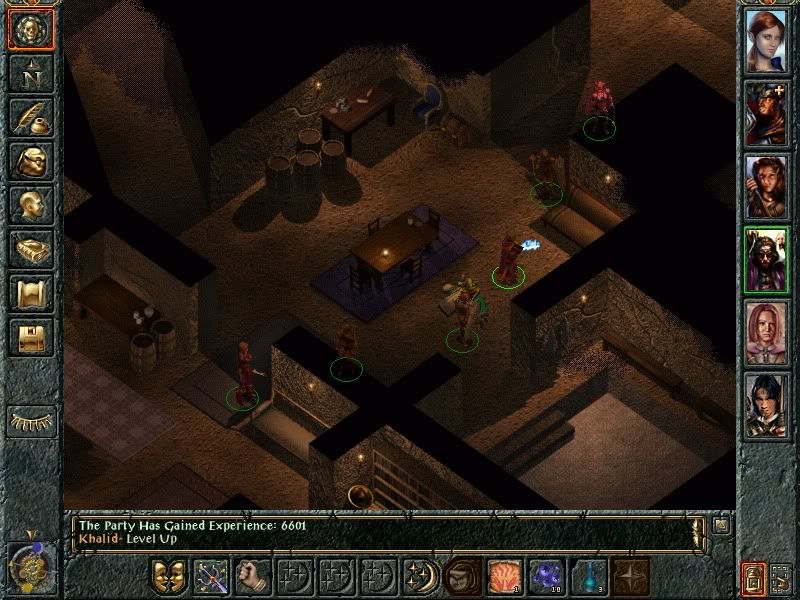Select the armored warrior portrait with plus sign
The width and height of the screenshot is (800, 600).
point(765,113)
